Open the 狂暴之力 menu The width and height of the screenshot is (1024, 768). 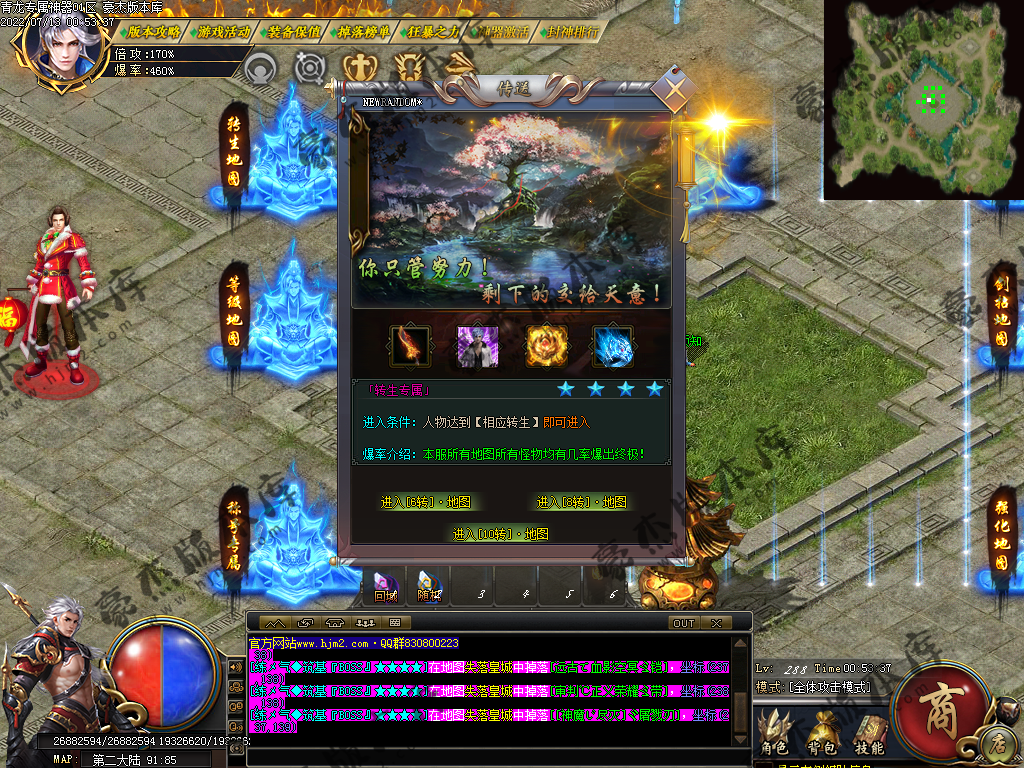tap(433, 31)
